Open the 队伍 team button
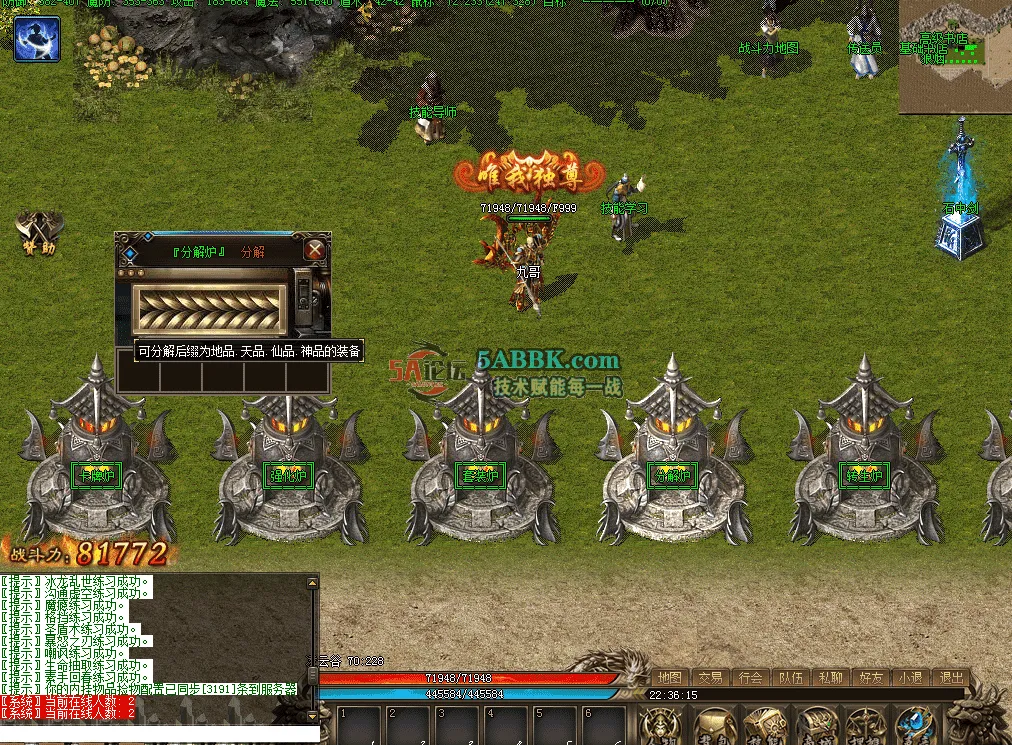Image resolution: width=1012 pixels, height=745 pixels. click(x=790, y=677)
